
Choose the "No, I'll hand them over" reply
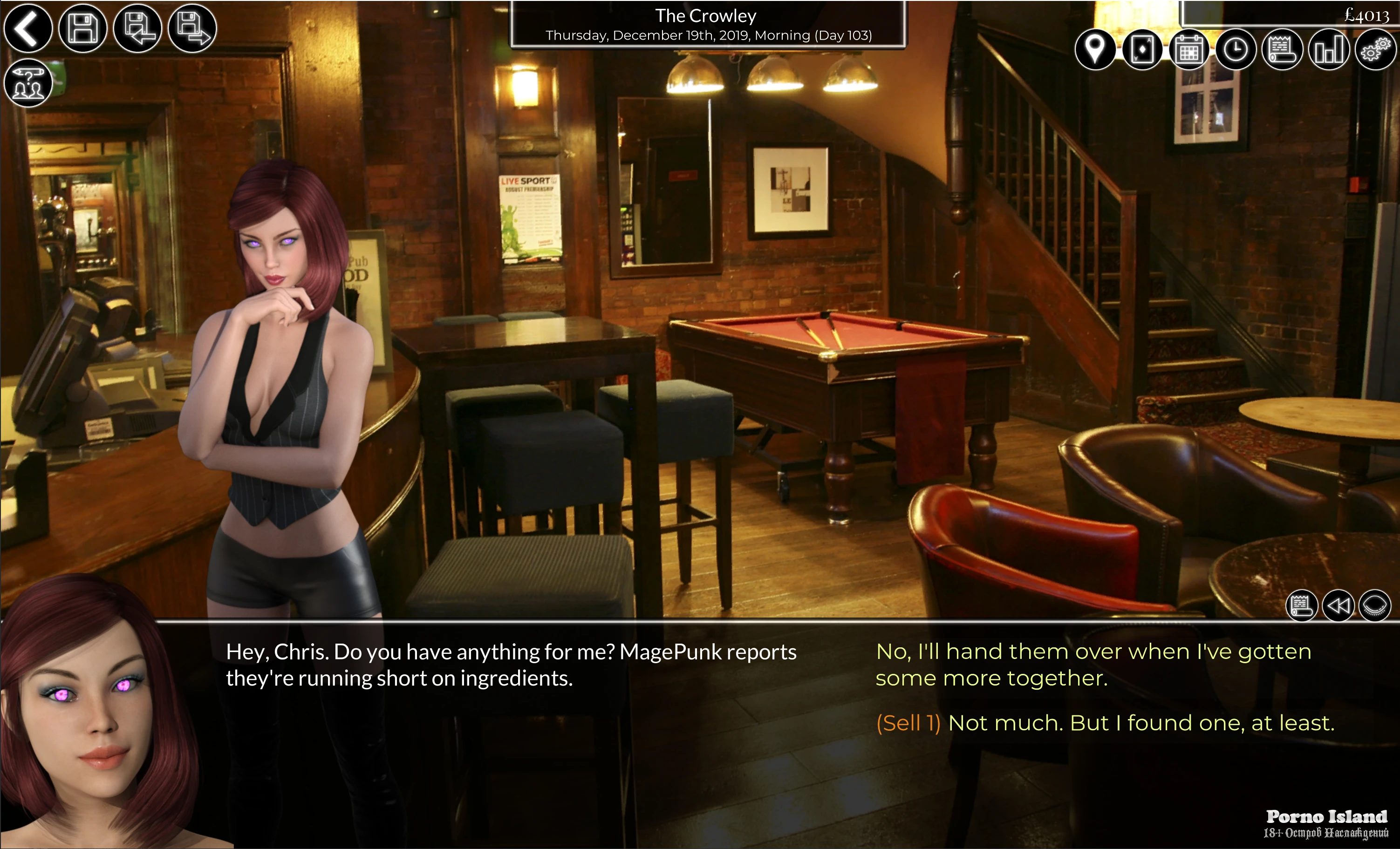point(1093,665)
